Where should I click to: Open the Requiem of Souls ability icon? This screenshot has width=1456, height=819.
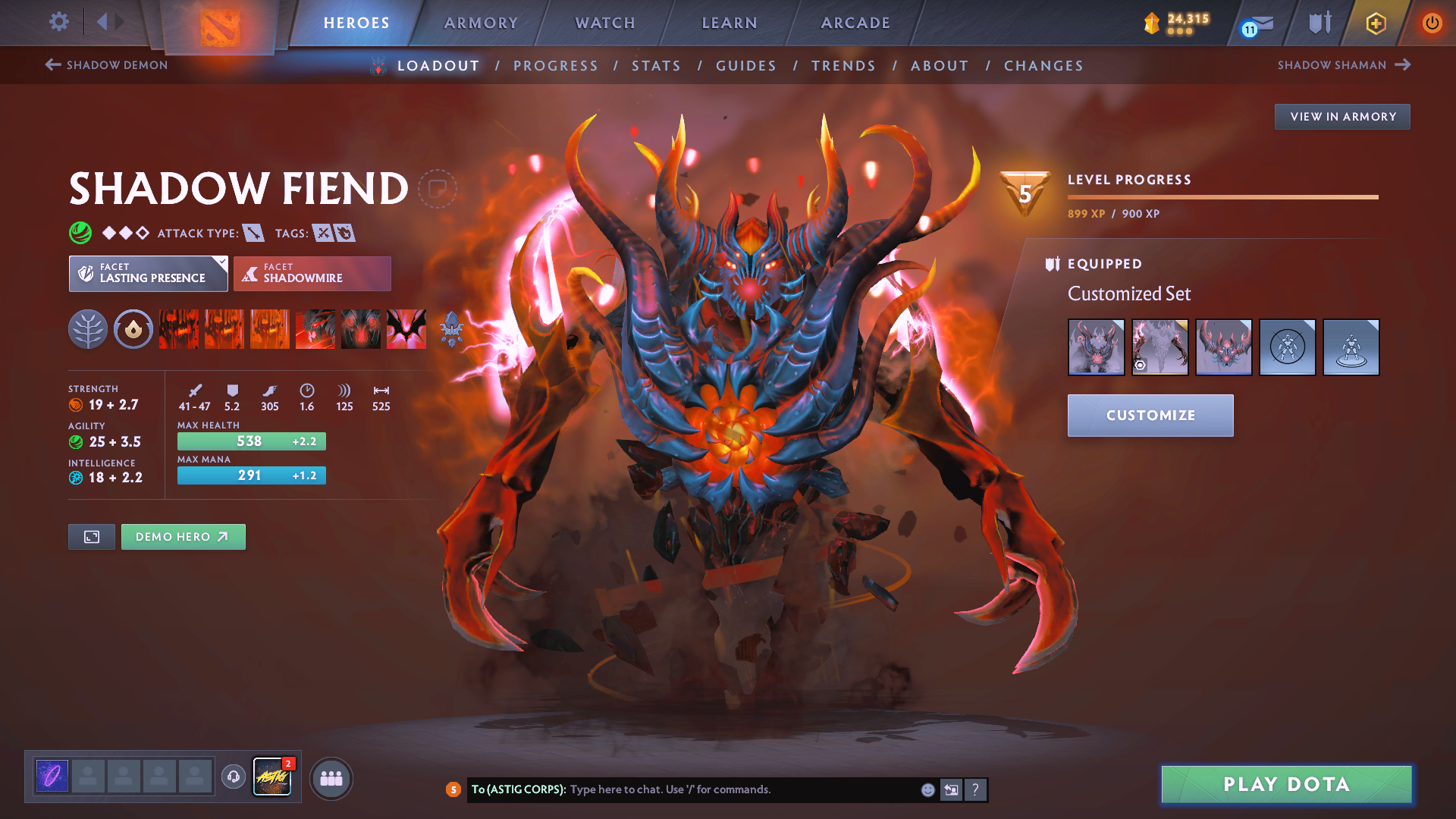(406, 329)
